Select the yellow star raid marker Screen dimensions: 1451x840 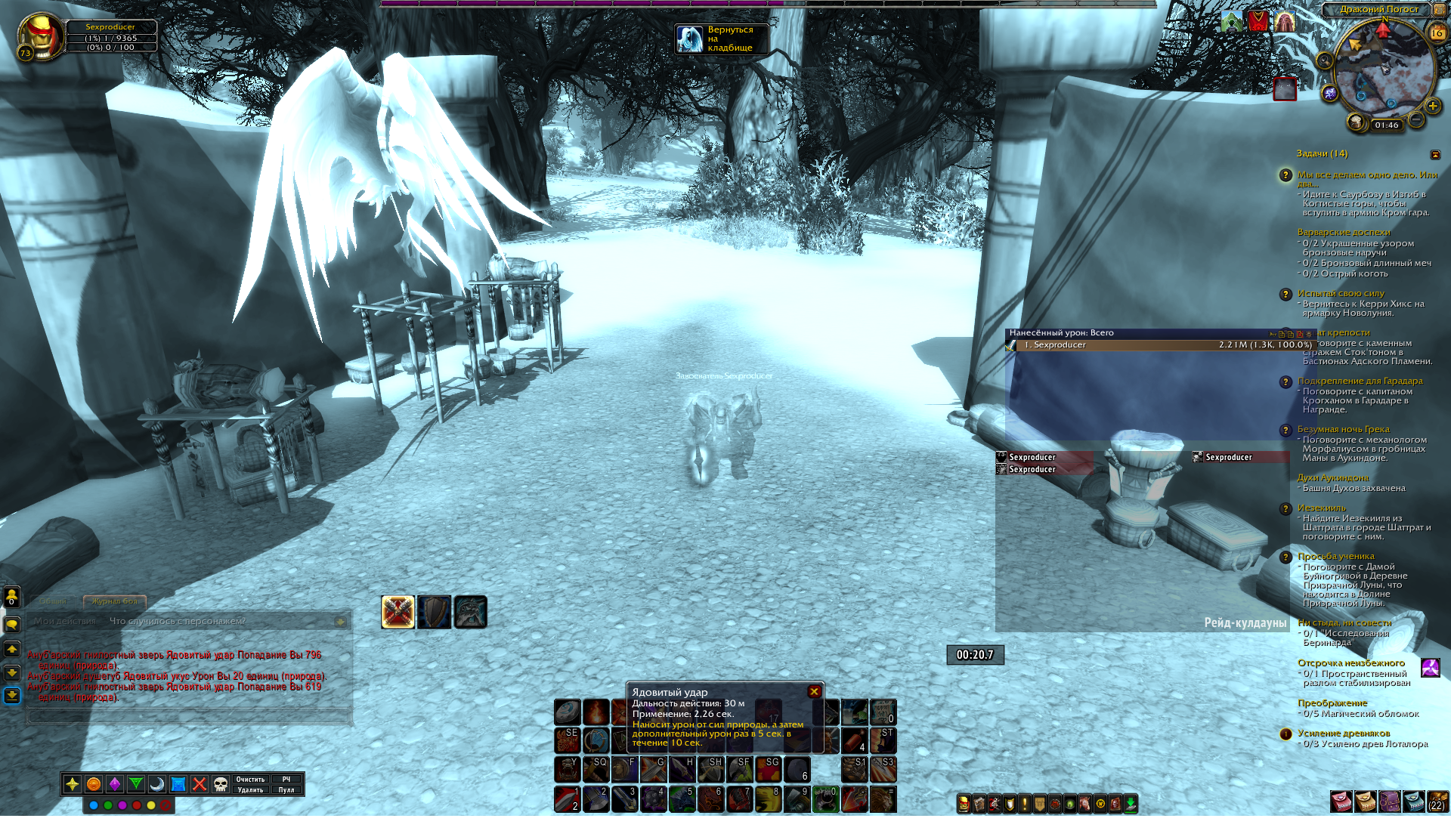point(73,784)
